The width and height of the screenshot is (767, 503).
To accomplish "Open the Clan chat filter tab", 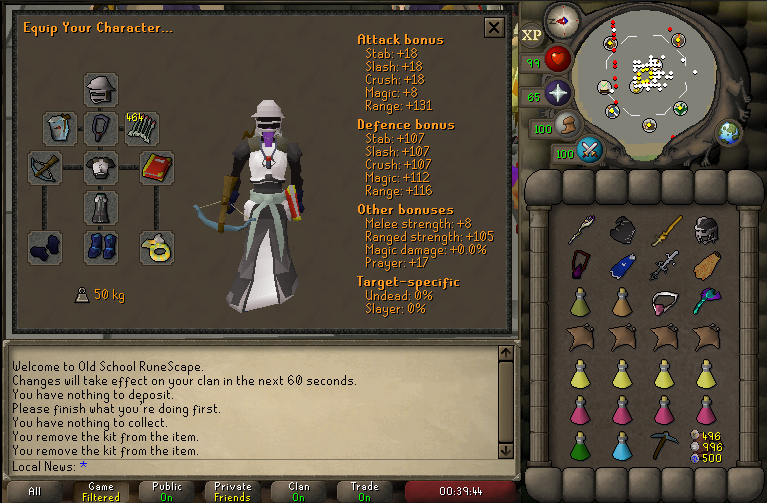I will click(299, 491).
